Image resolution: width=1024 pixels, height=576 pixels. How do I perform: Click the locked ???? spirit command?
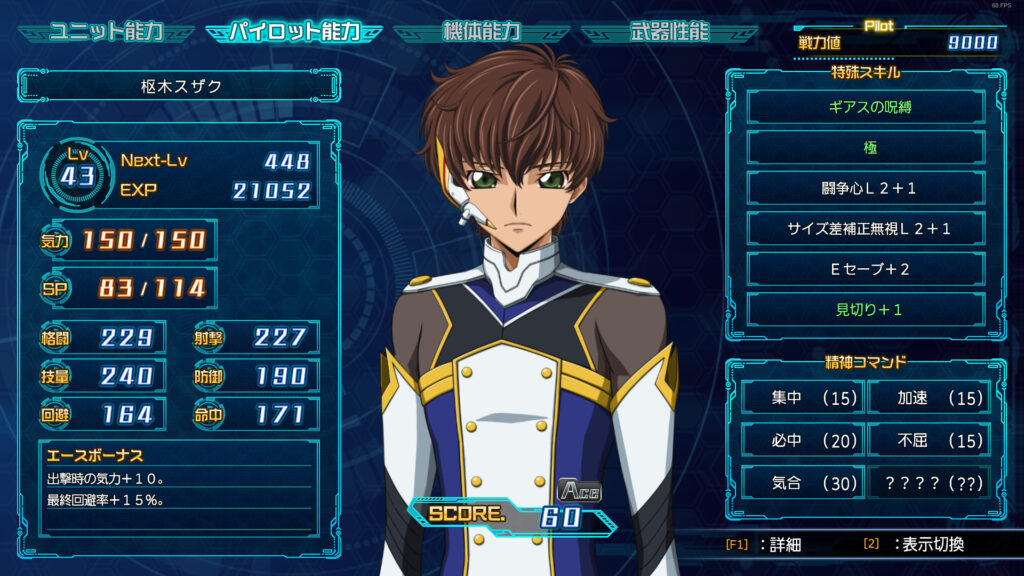[927, 482]
